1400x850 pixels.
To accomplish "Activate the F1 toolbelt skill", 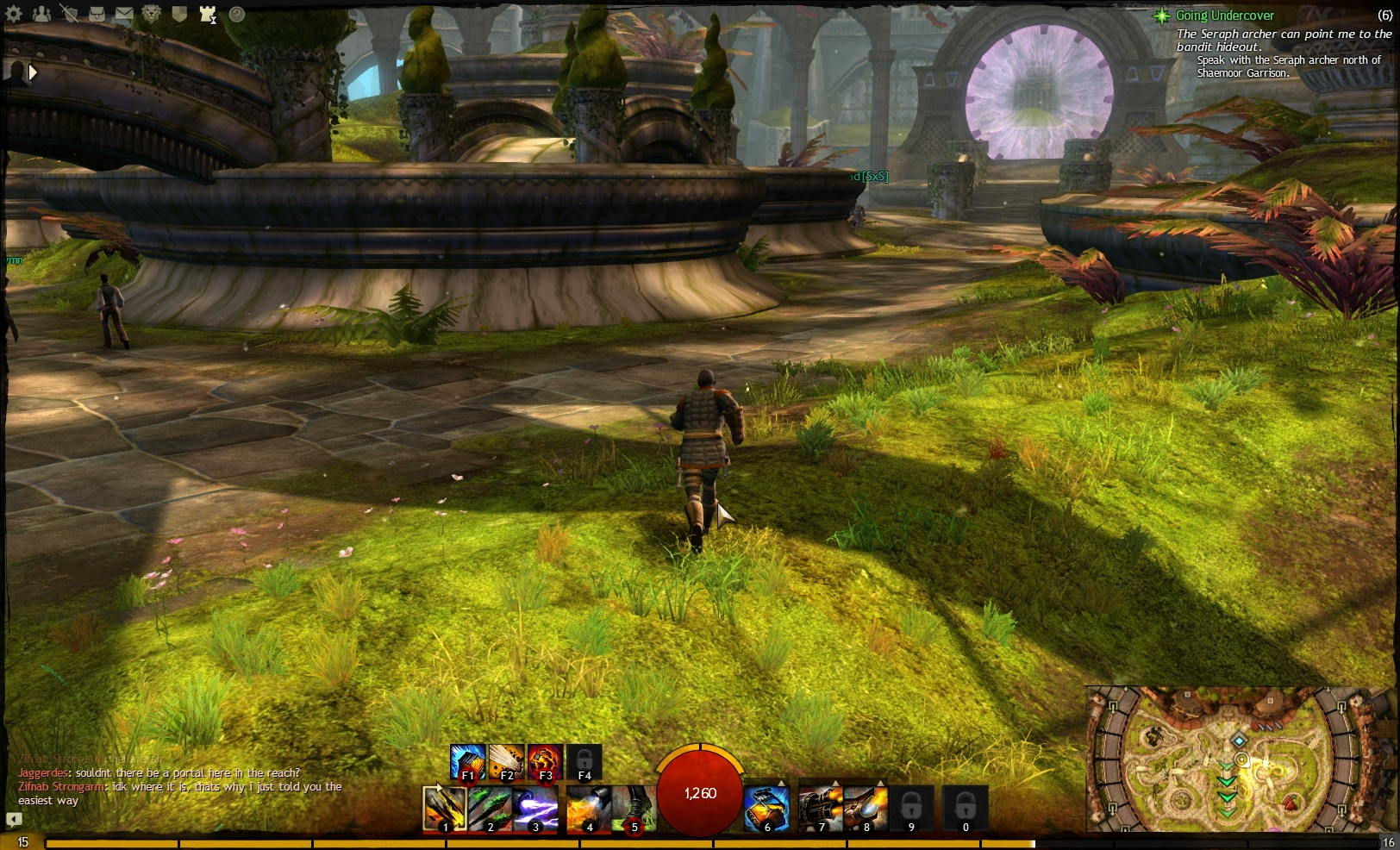I will coord(466,760).
